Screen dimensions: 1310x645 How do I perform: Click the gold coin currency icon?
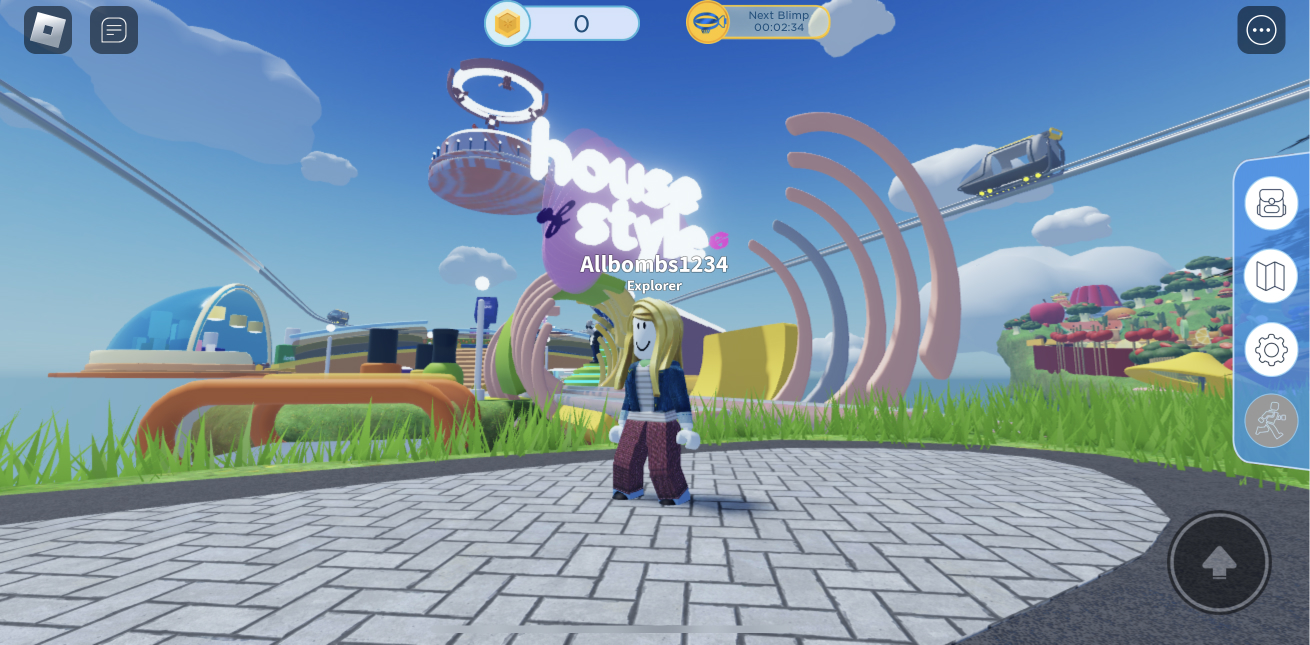(x=508, y=24)
